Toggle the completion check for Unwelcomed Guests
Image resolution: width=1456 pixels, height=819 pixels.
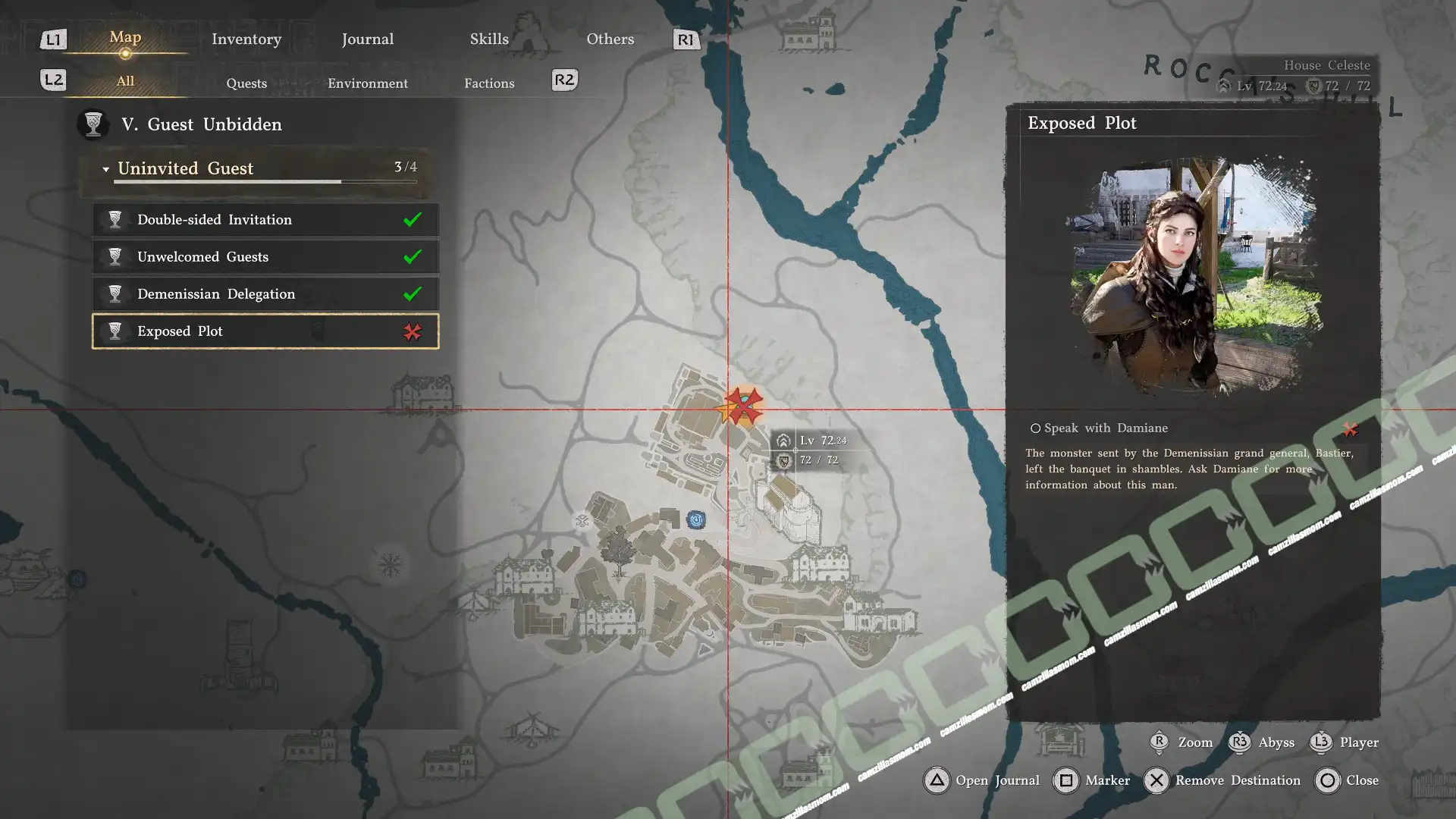tap(412, 256)
